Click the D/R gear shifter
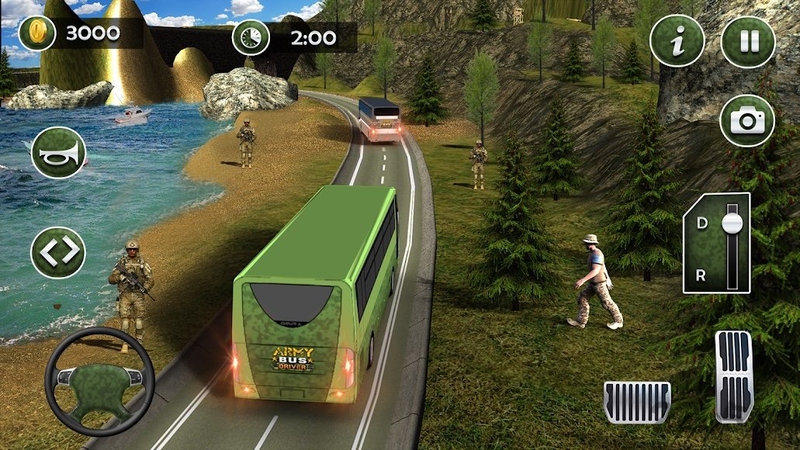This screenshot has height=450, width=800. click(x=717, y=243)
